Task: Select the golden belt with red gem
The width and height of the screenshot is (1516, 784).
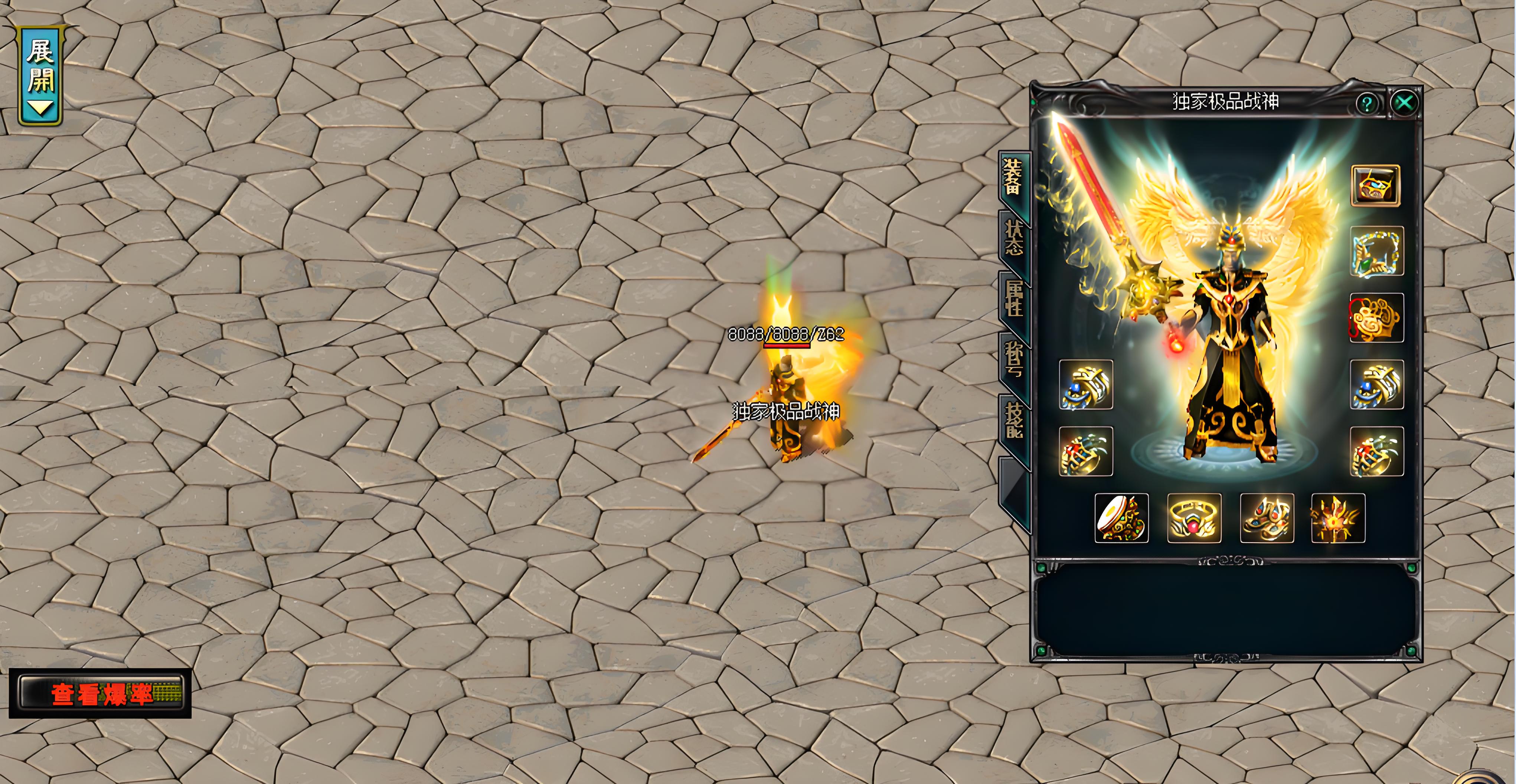Action: click(x=1194, y=518)
